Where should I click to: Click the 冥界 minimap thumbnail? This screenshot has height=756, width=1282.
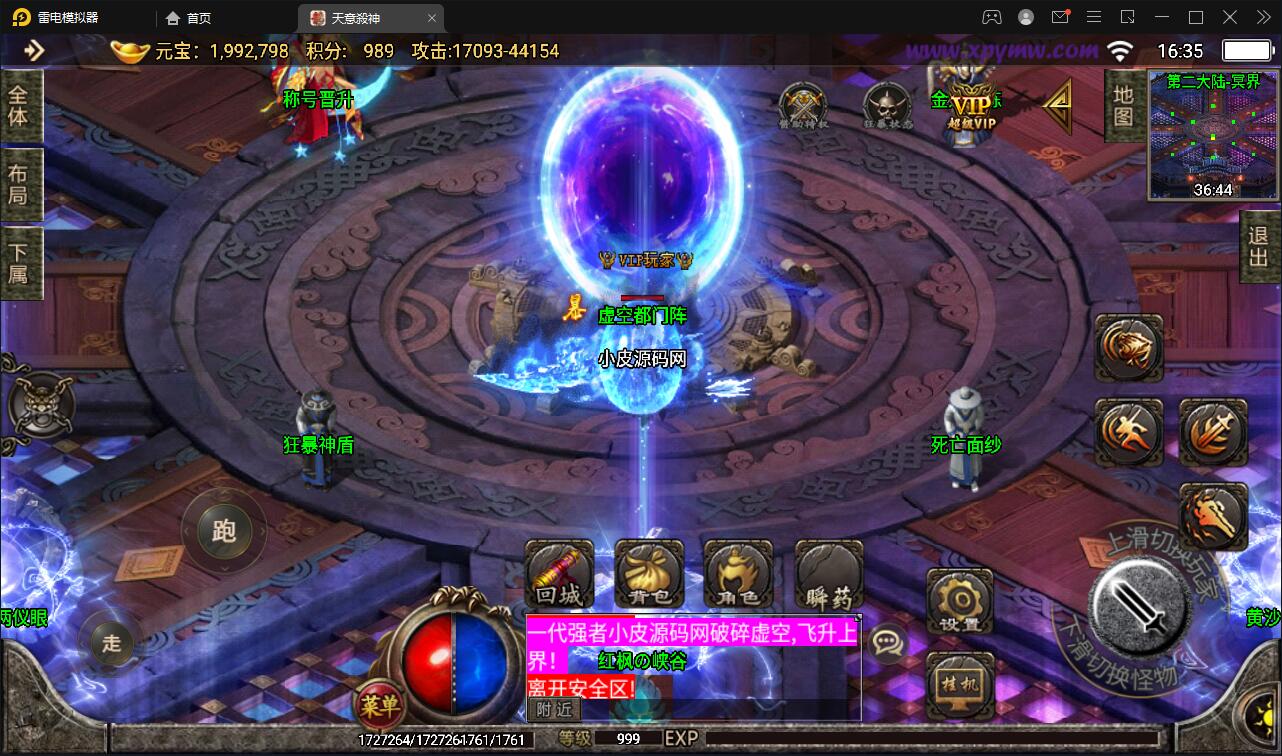[1212, 135]
